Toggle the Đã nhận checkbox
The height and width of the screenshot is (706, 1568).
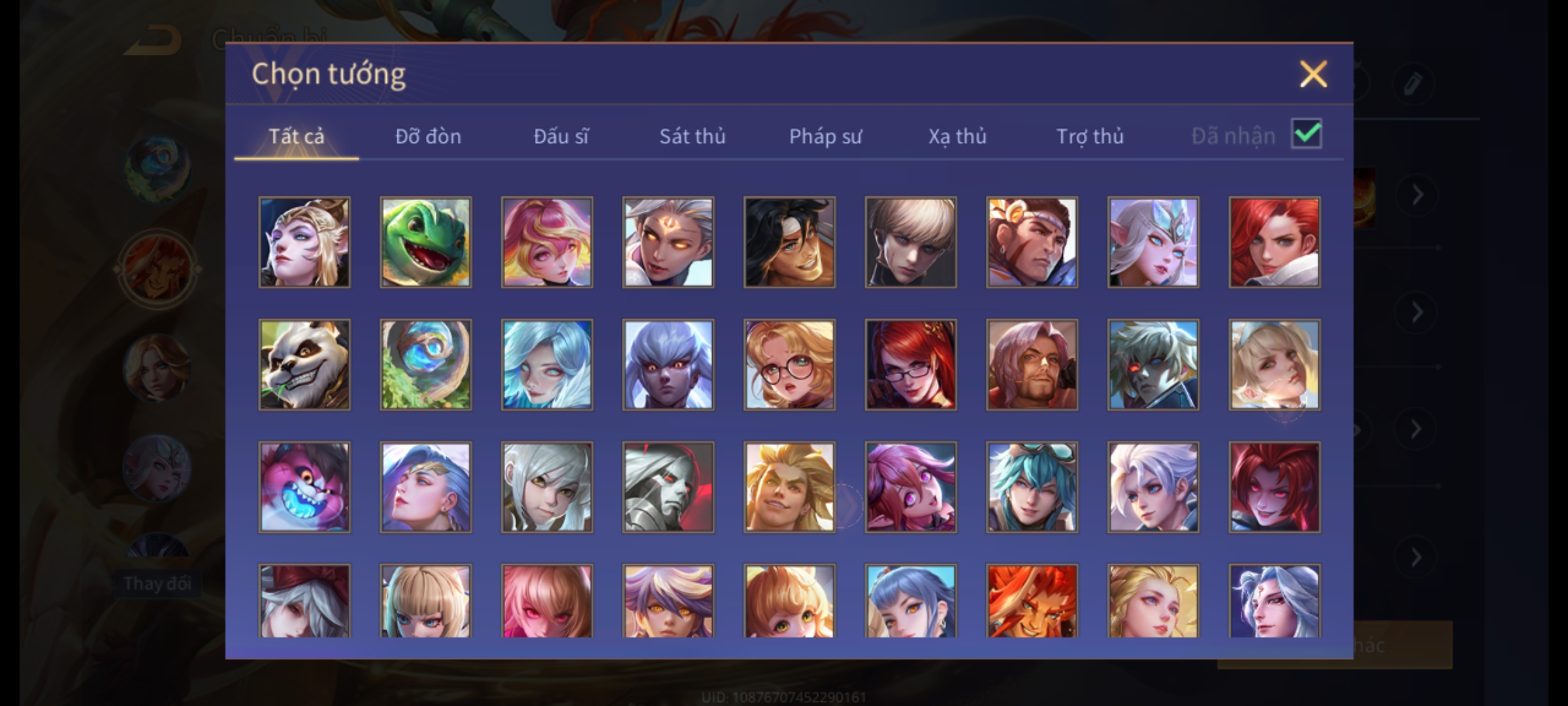pos(1306,134)
